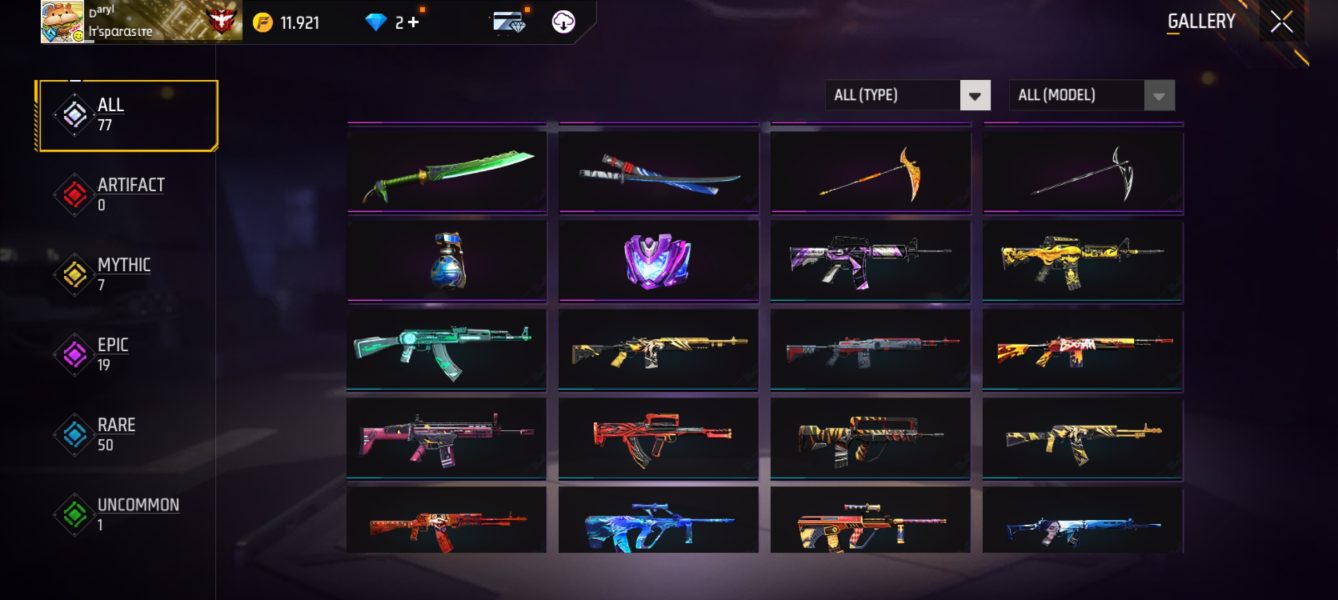Screen dimensions: 1338x600
Task: Open the player profile avatar
Action: 62,22
